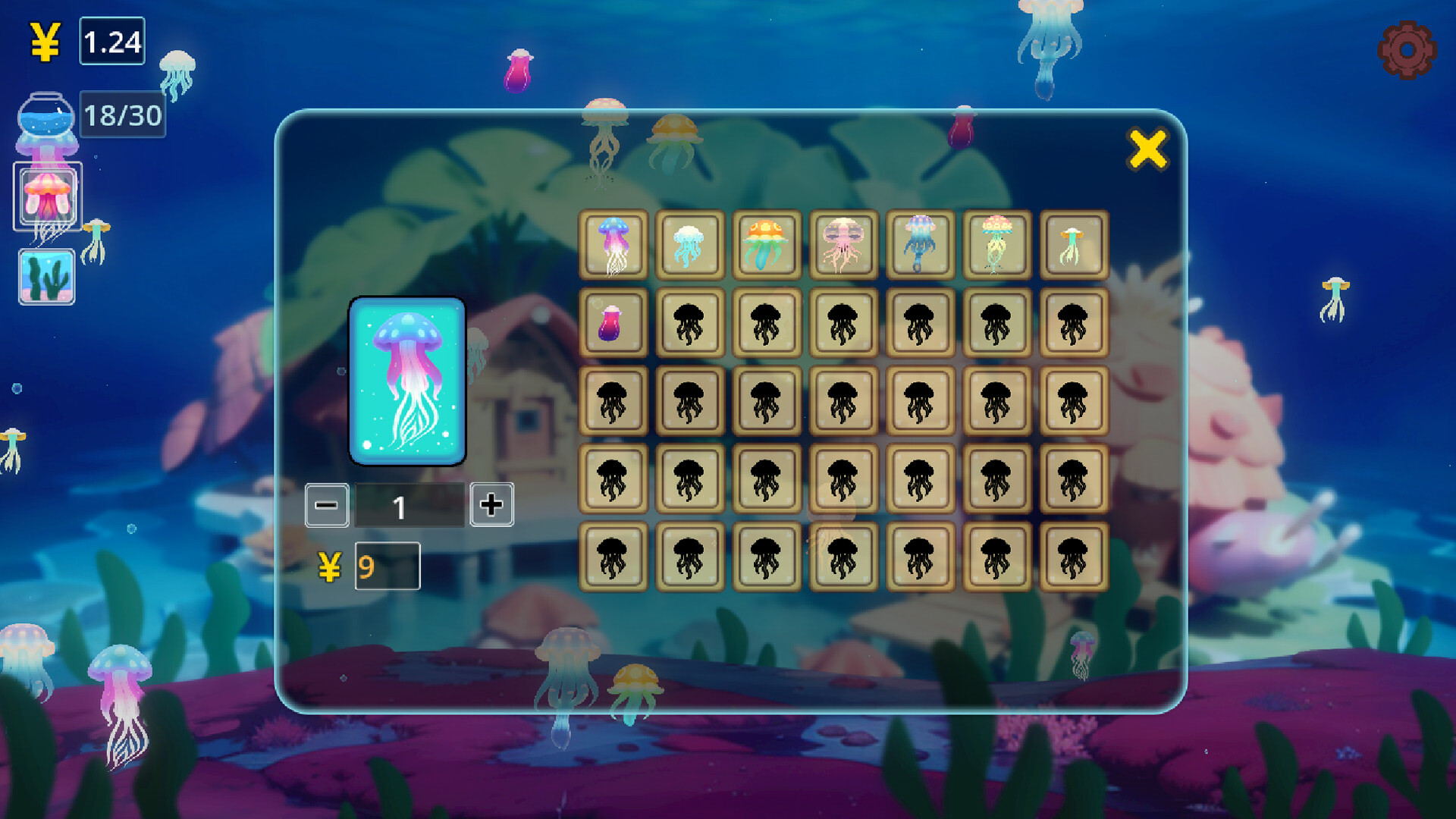The width and height of the screenshot is (1456, 819).
Task: Open the pink jellyfish sidebar panel
Action: point(48,196)
